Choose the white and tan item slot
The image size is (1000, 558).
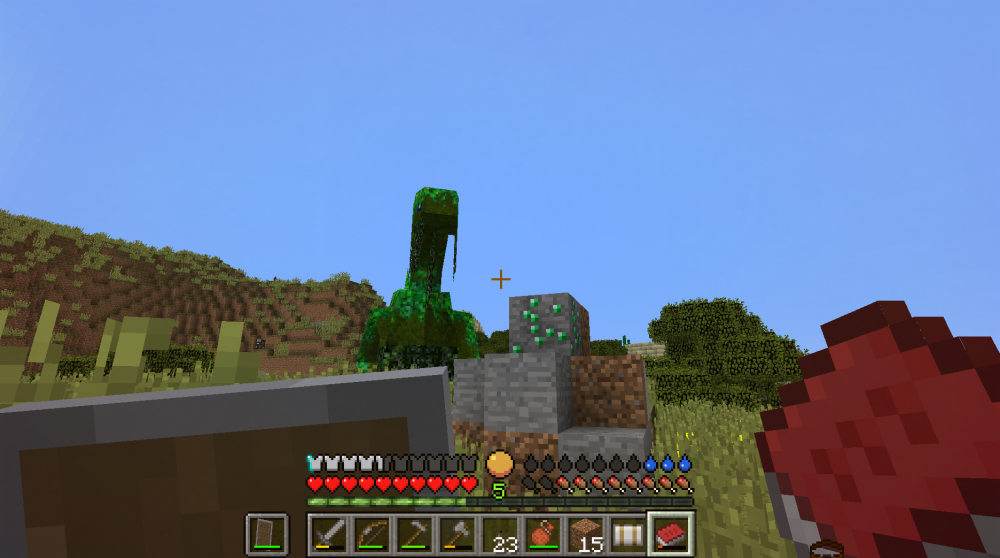tap(628, 534)
